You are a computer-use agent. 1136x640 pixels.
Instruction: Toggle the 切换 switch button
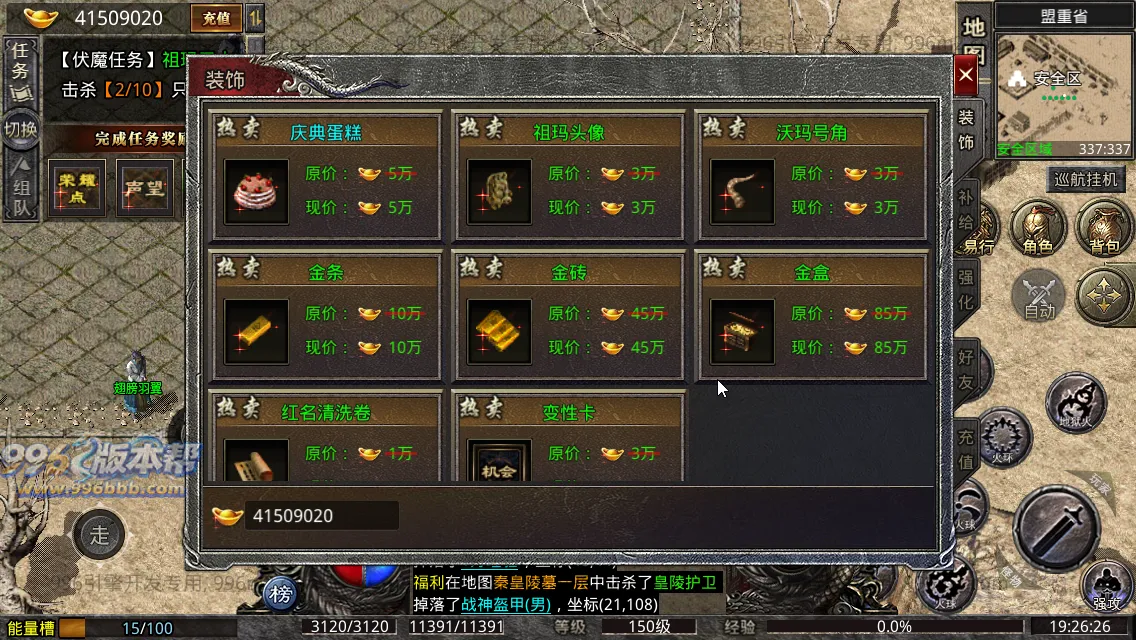[x=20, y=129]
